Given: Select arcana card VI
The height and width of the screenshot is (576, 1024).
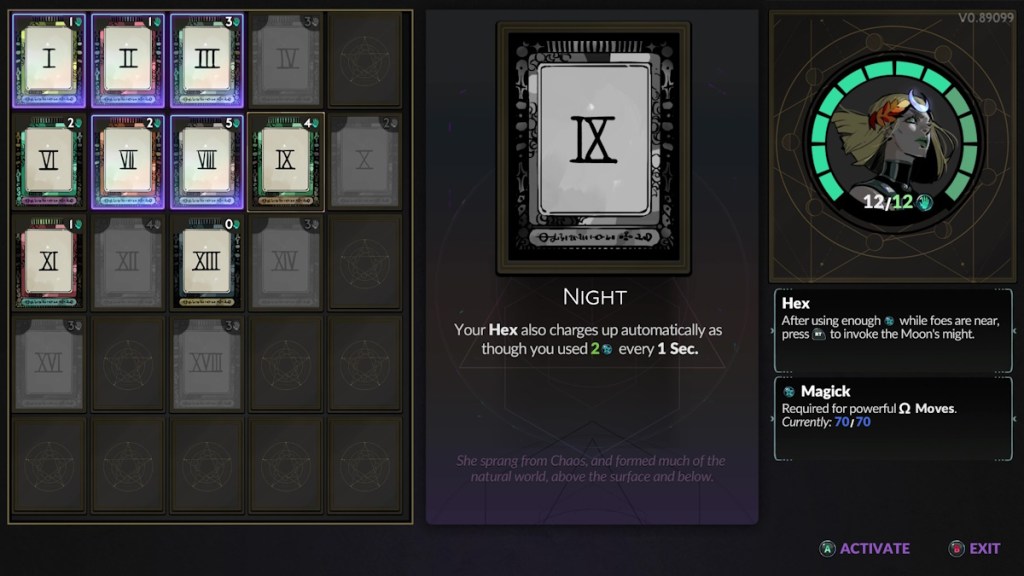Looking at the screenshot, I should click(49, 160).
